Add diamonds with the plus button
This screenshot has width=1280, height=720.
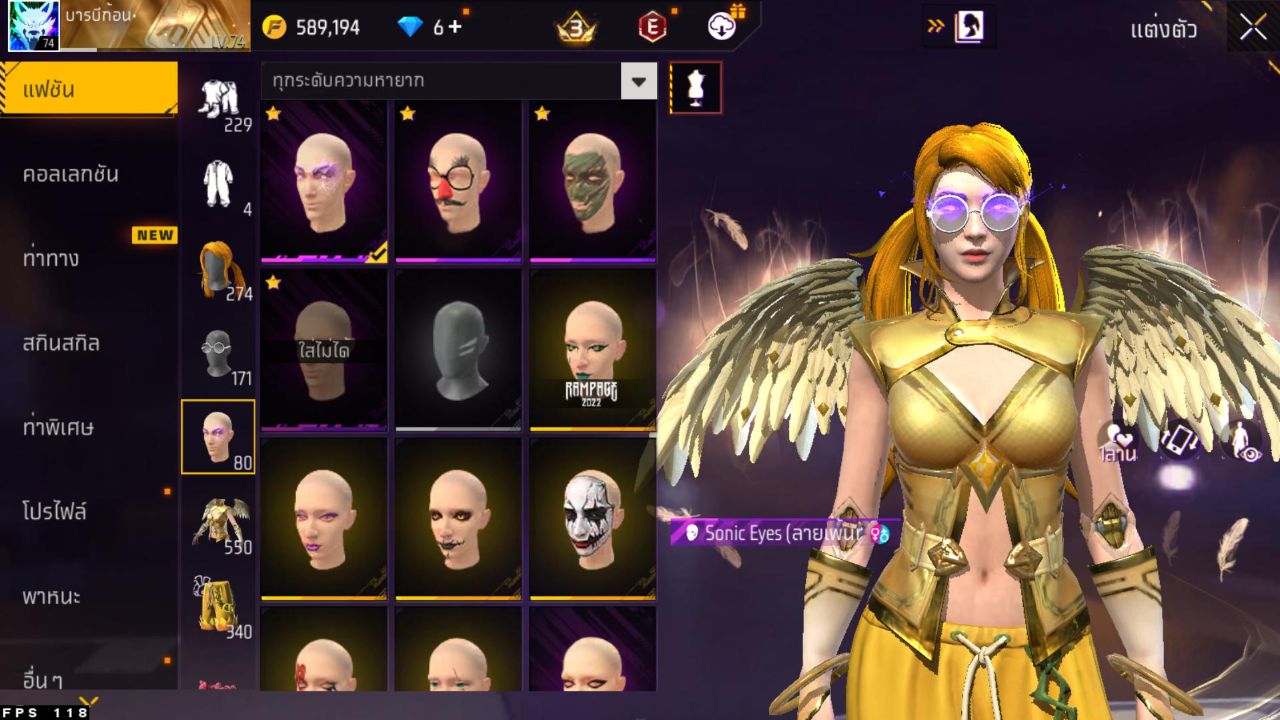[x=455, y=27]
